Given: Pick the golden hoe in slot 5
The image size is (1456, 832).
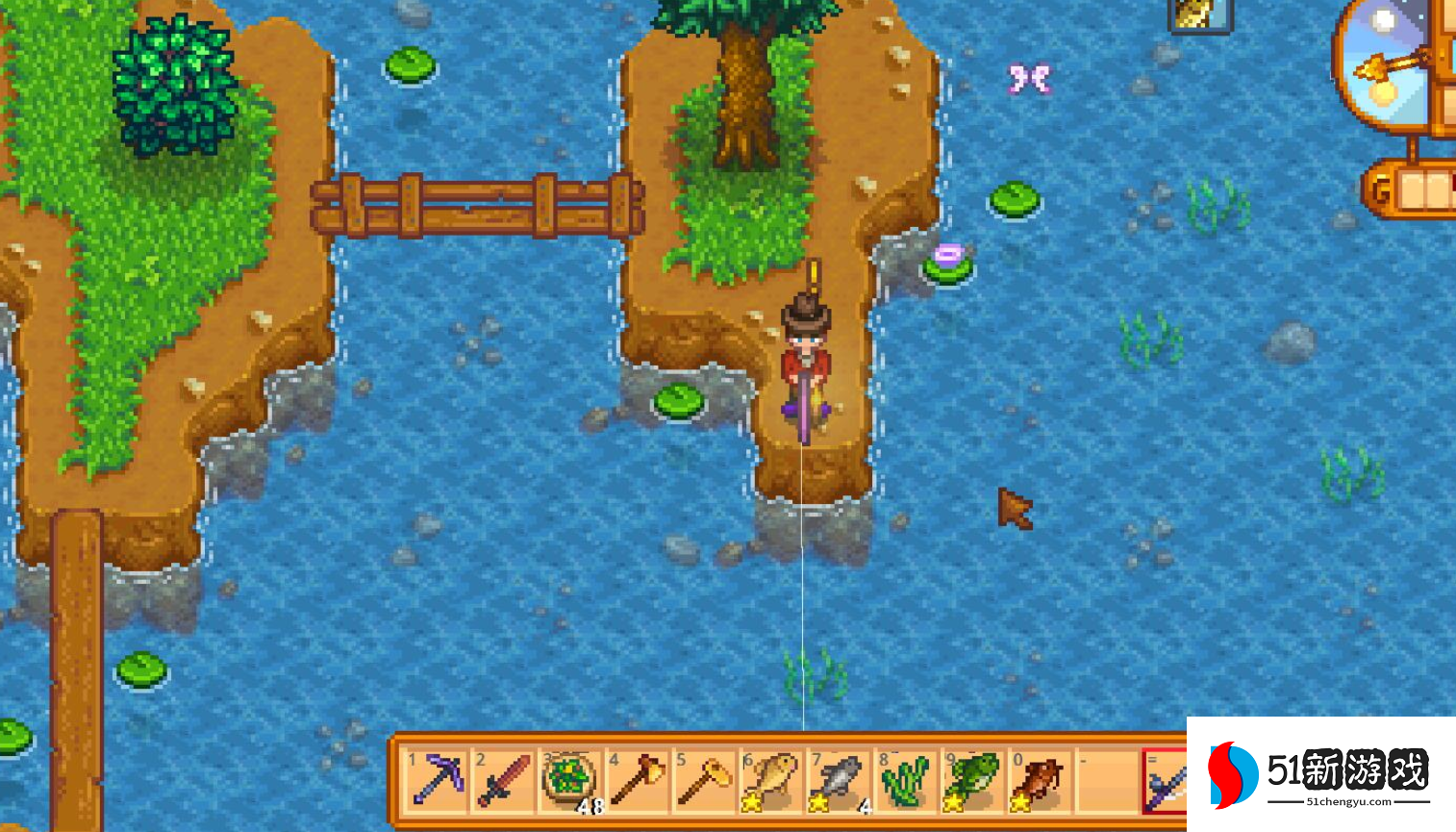Looking at the screenshot, I should click(x=705, y=780).
